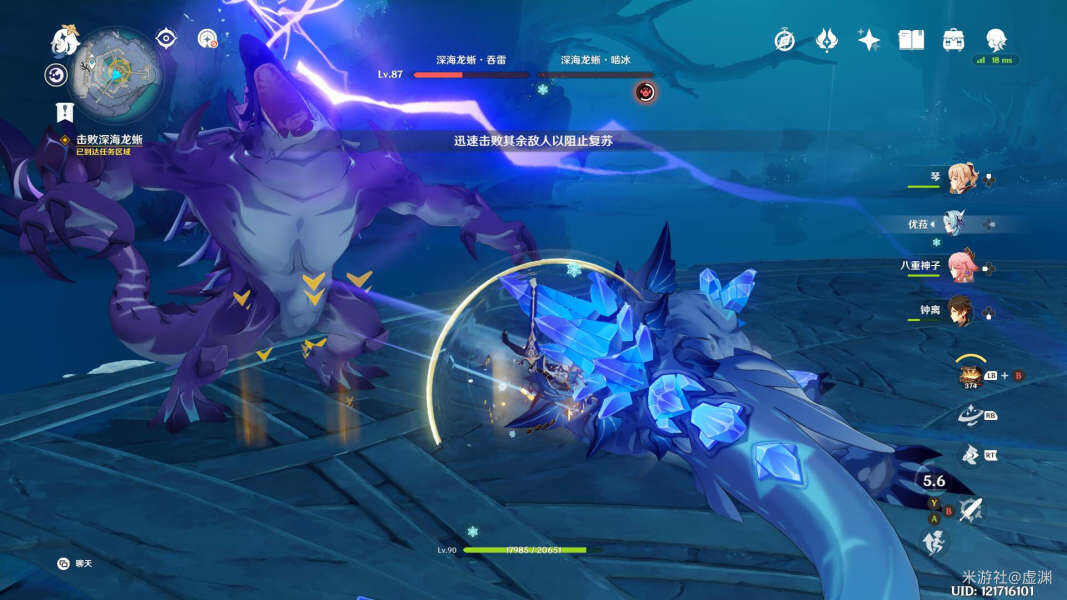Select party member 优菈
Image resolution: width=1067 pixels, height=600 pixels.
point(960,223)
